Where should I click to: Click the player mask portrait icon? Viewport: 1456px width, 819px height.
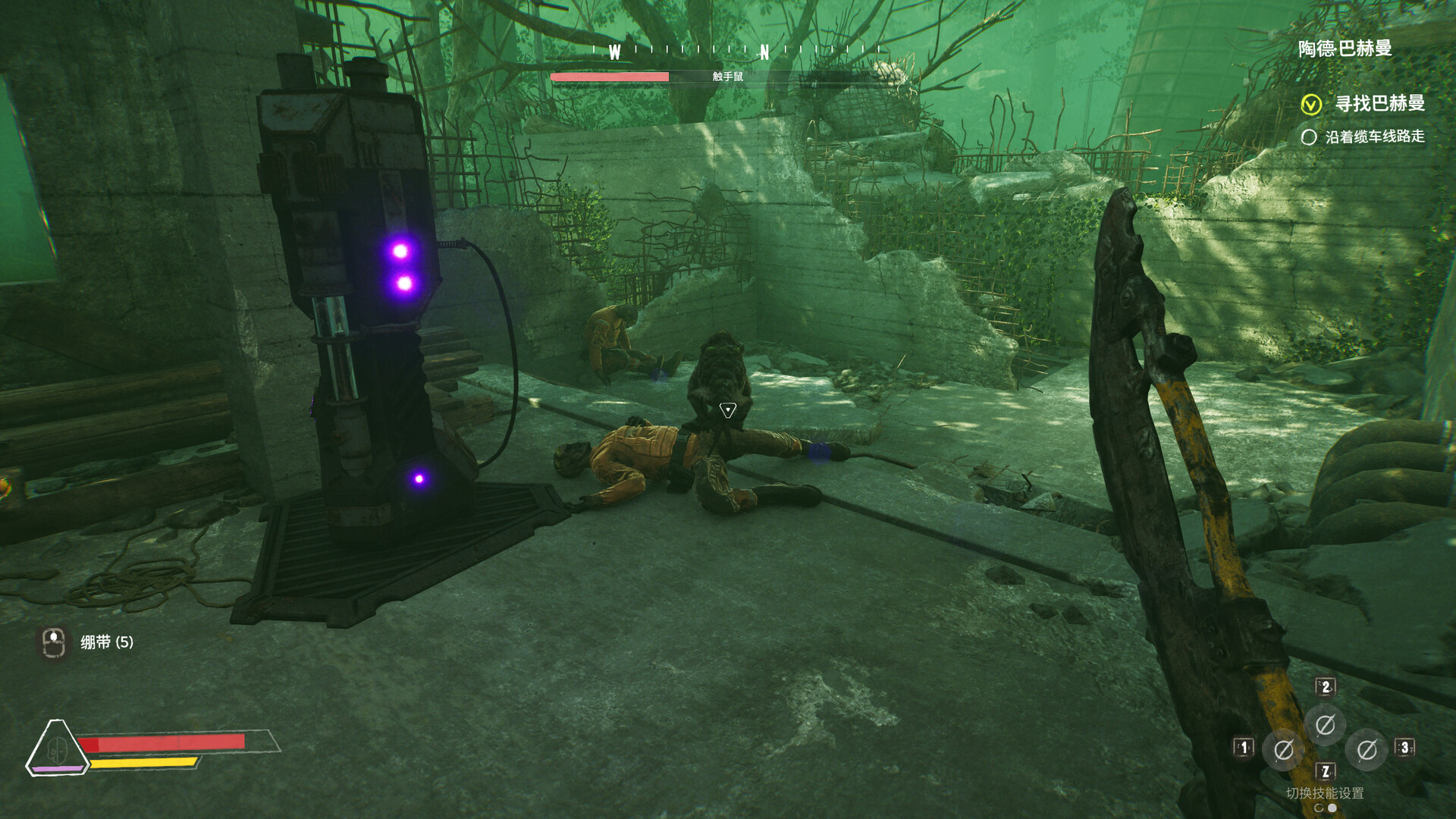pyautogui.click(x=57, y=748)
